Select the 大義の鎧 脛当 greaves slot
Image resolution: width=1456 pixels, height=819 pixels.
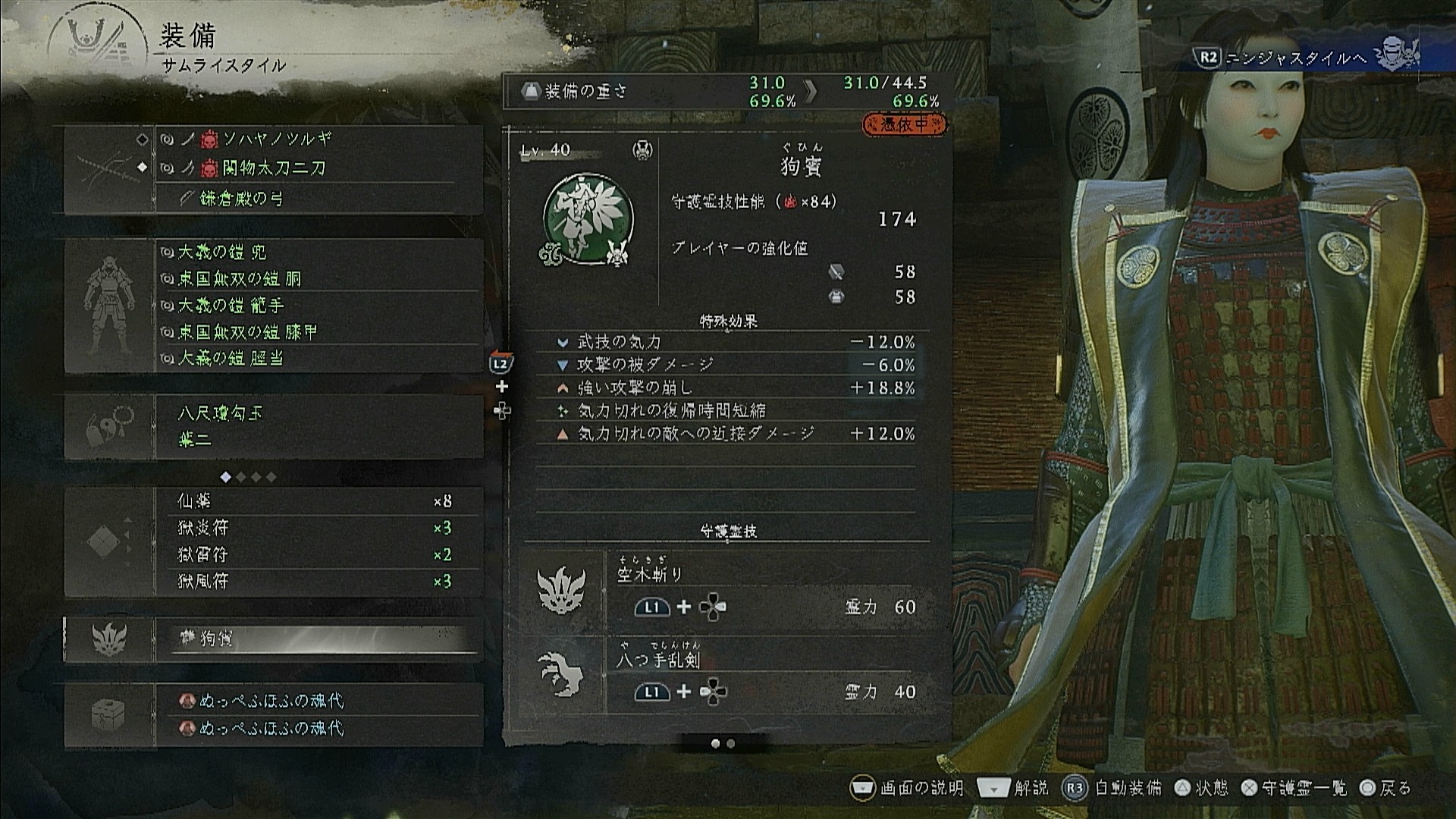231,358
